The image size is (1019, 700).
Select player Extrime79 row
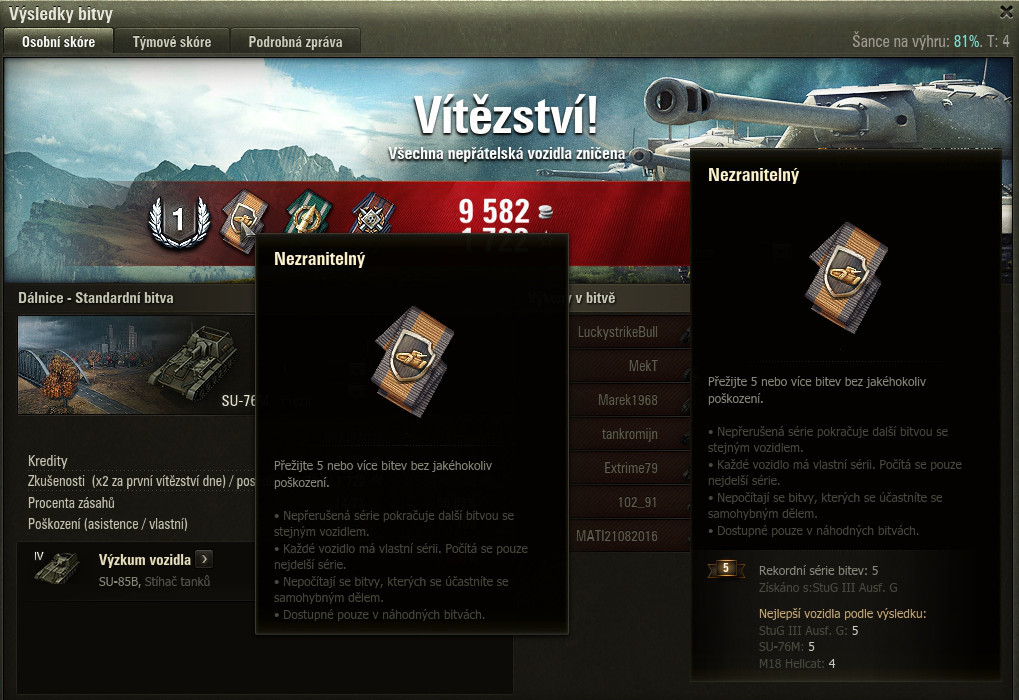pyautogui.click(x=630, y=468)
